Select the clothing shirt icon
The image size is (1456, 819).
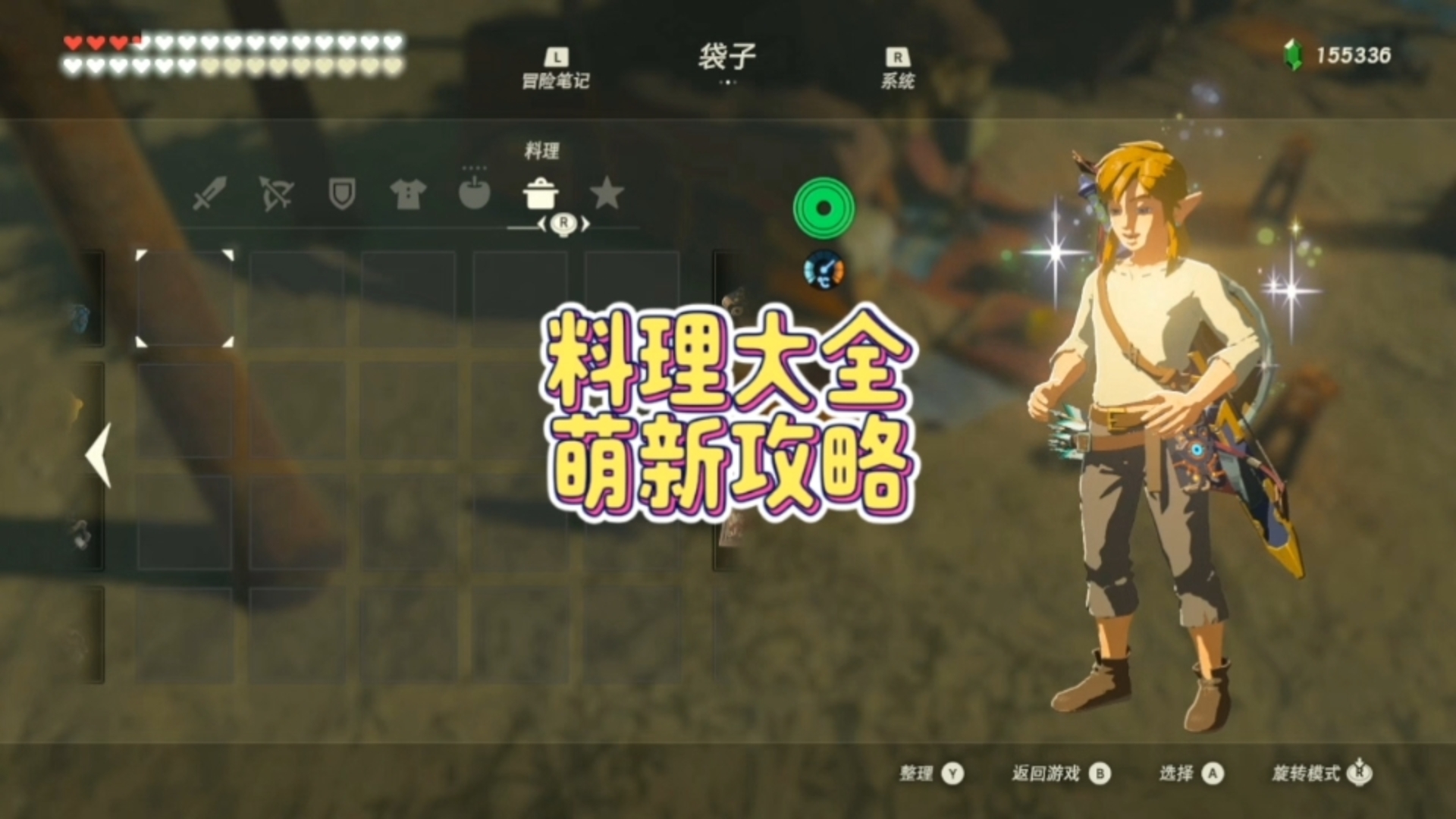point(408,195)
